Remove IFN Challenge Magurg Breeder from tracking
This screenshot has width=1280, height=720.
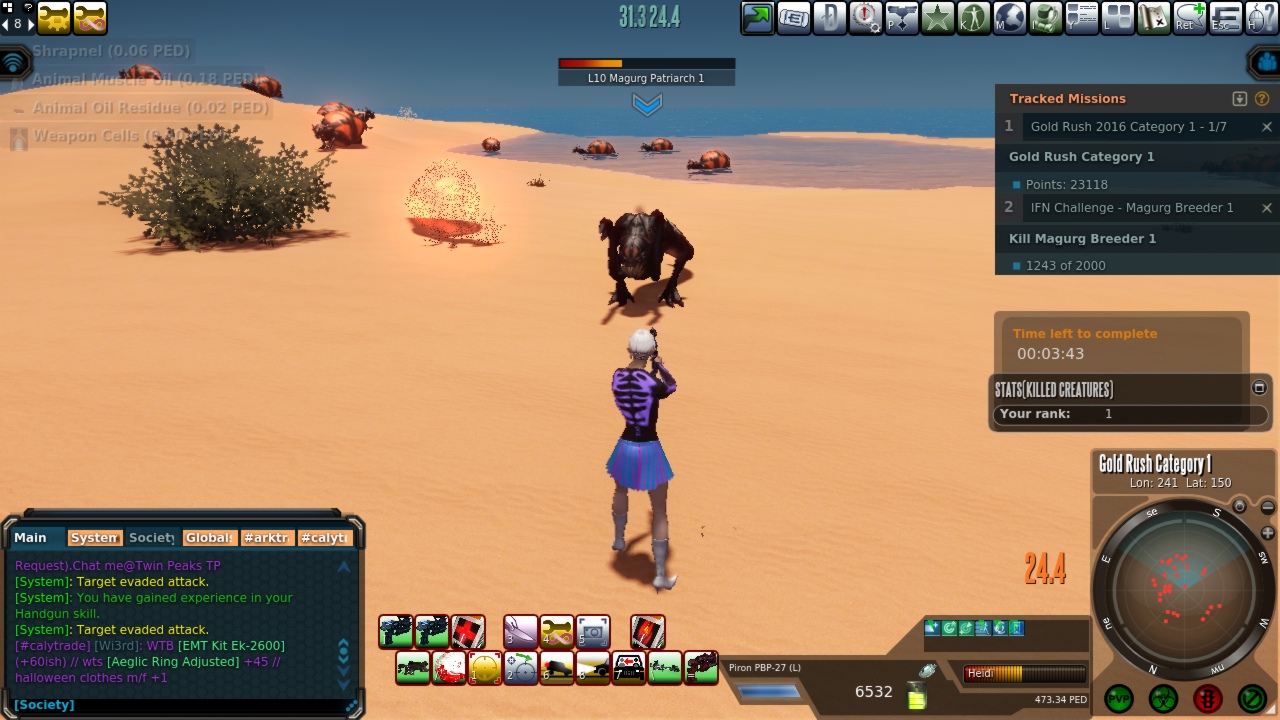coord(1266,208)
